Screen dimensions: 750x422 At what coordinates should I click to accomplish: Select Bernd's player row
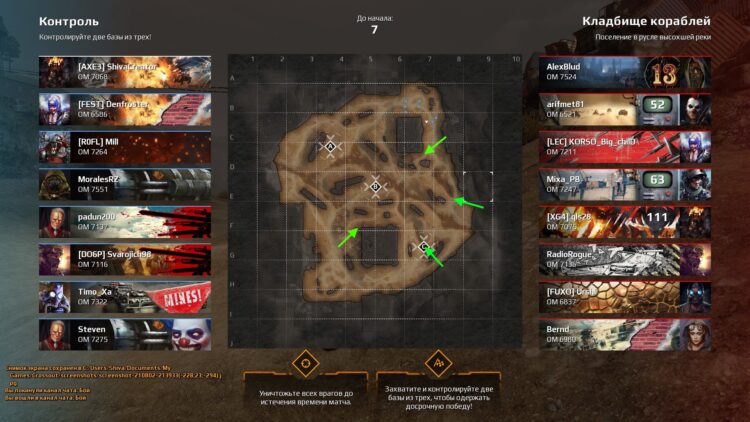pyautogui.click(x=624, y=335)
